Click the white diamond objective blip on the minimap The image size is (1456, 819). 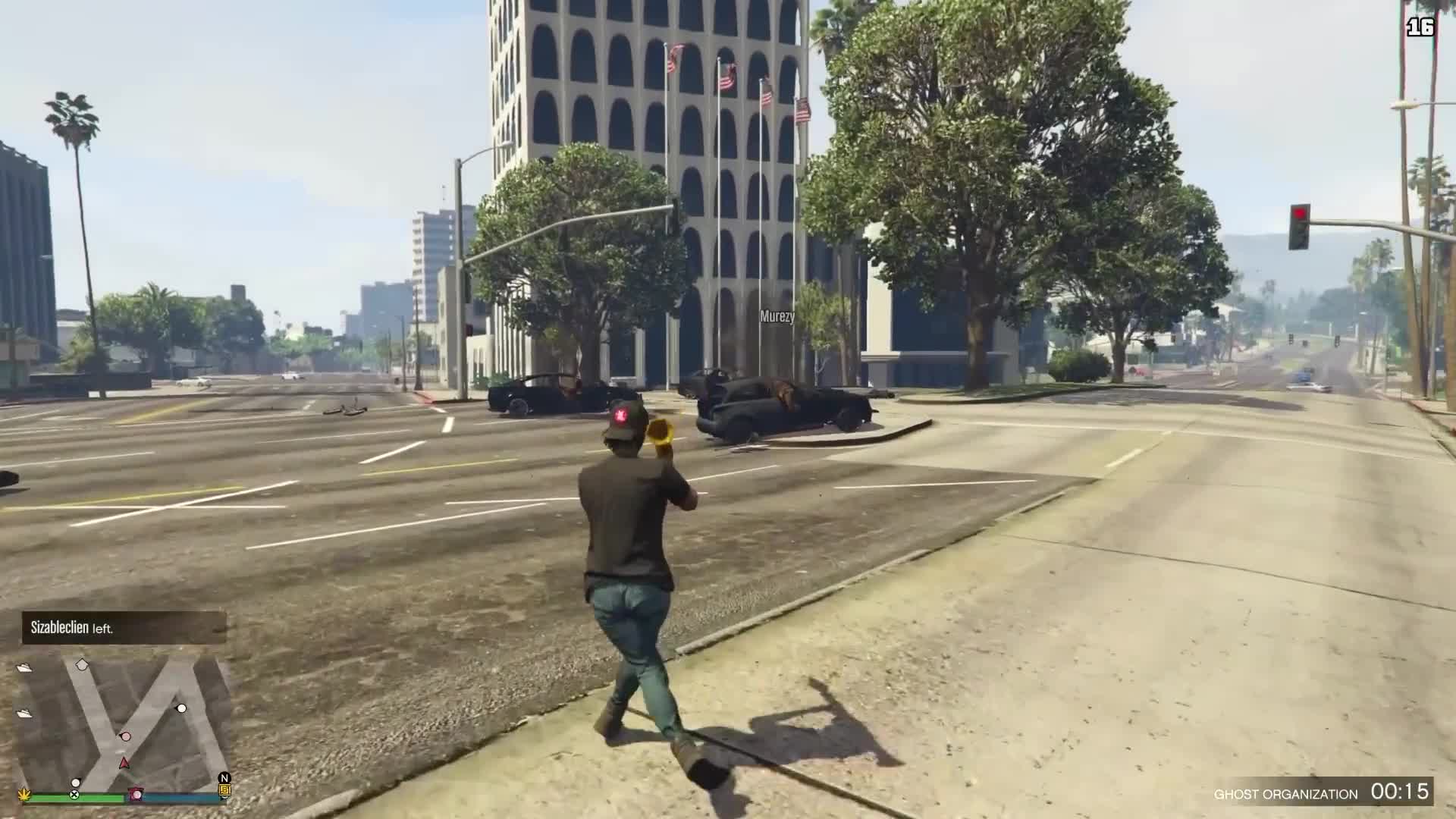82,665
